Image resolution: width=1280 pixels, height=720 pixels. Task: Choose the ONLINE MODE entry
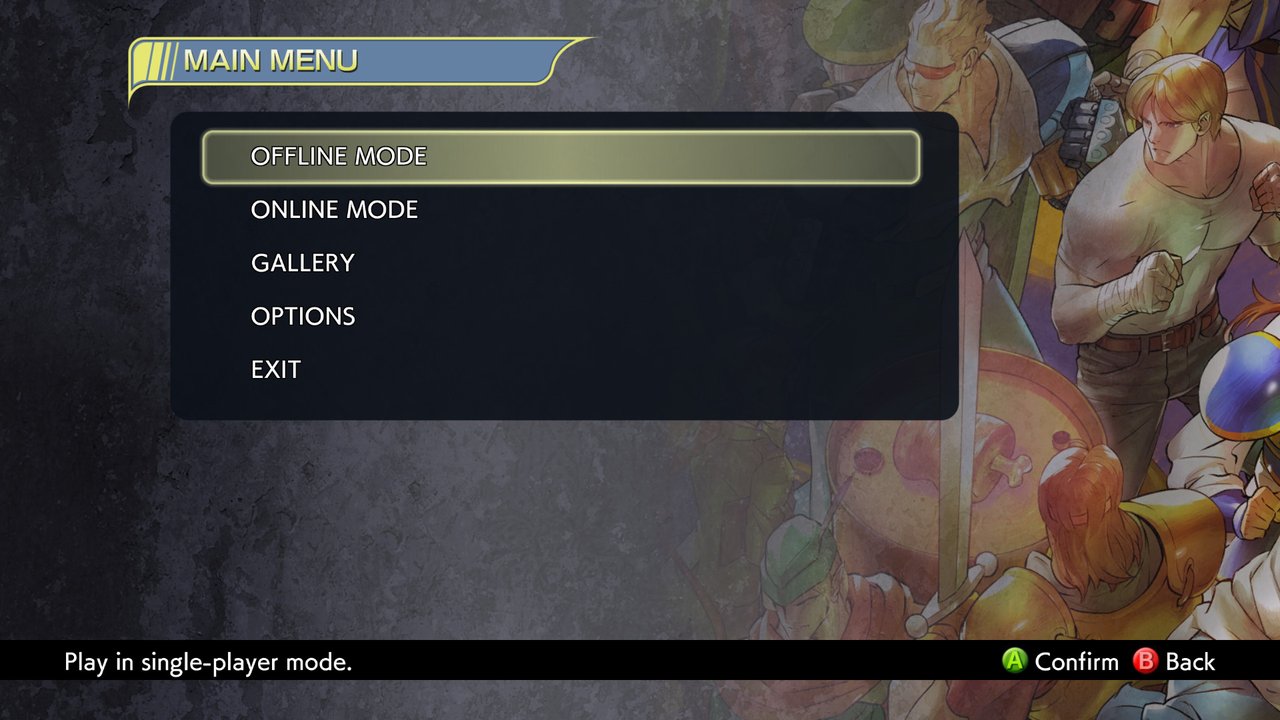click(334, 210)
